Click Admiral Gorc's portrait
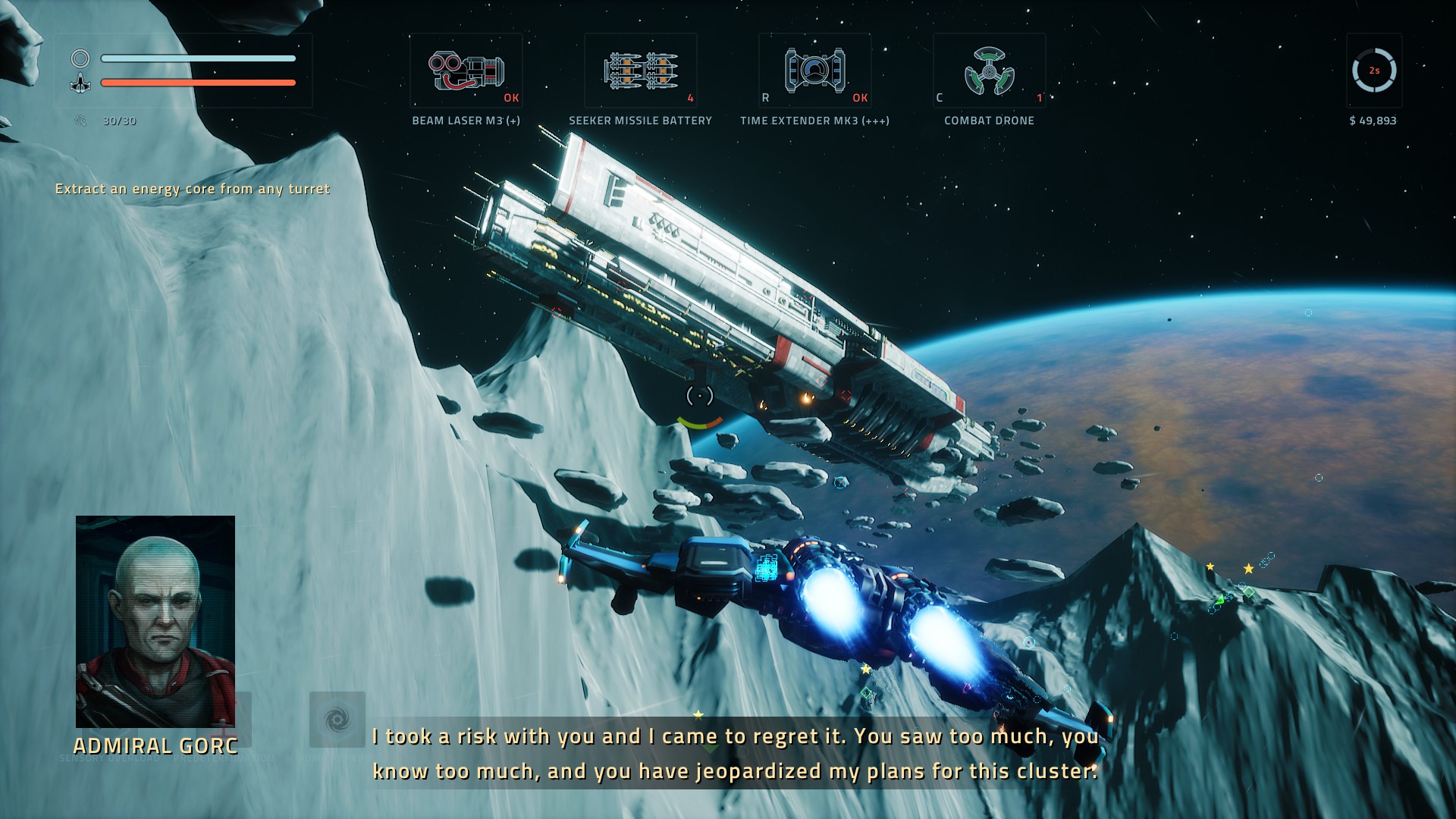 click(155, 621)
